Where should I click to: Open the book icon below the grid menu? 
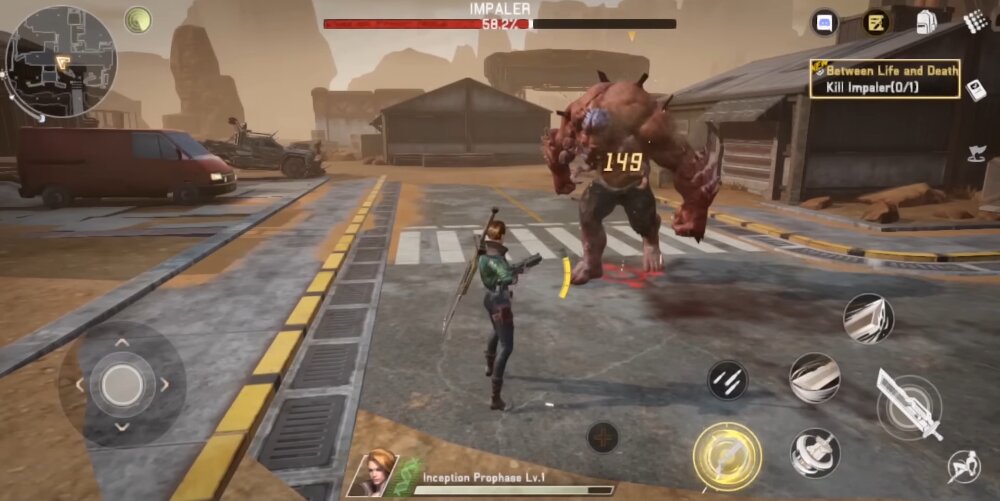point(977,90)
